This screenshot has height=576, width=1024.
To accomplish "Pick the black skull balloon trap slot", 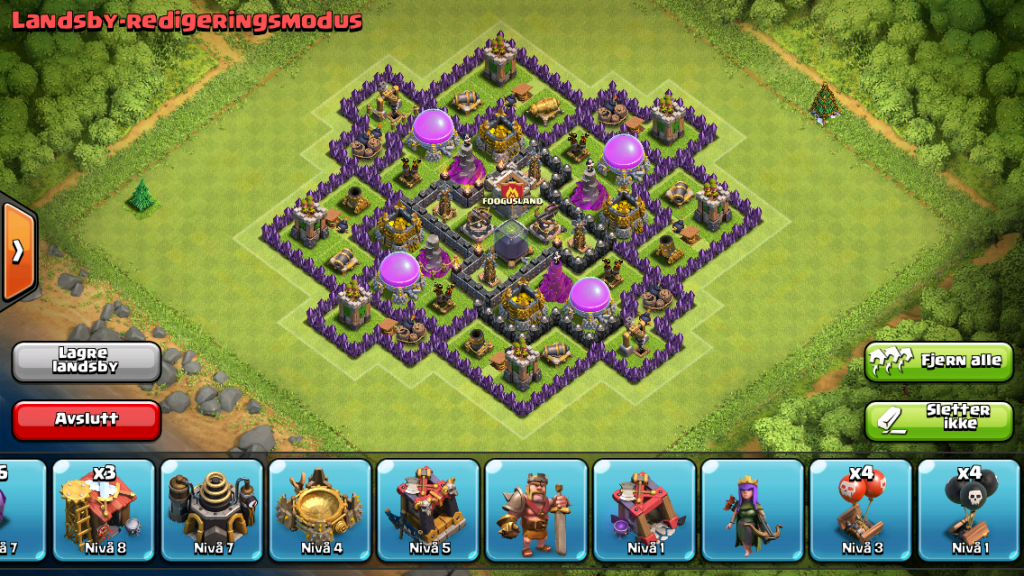I will click(x=967, y=510).
